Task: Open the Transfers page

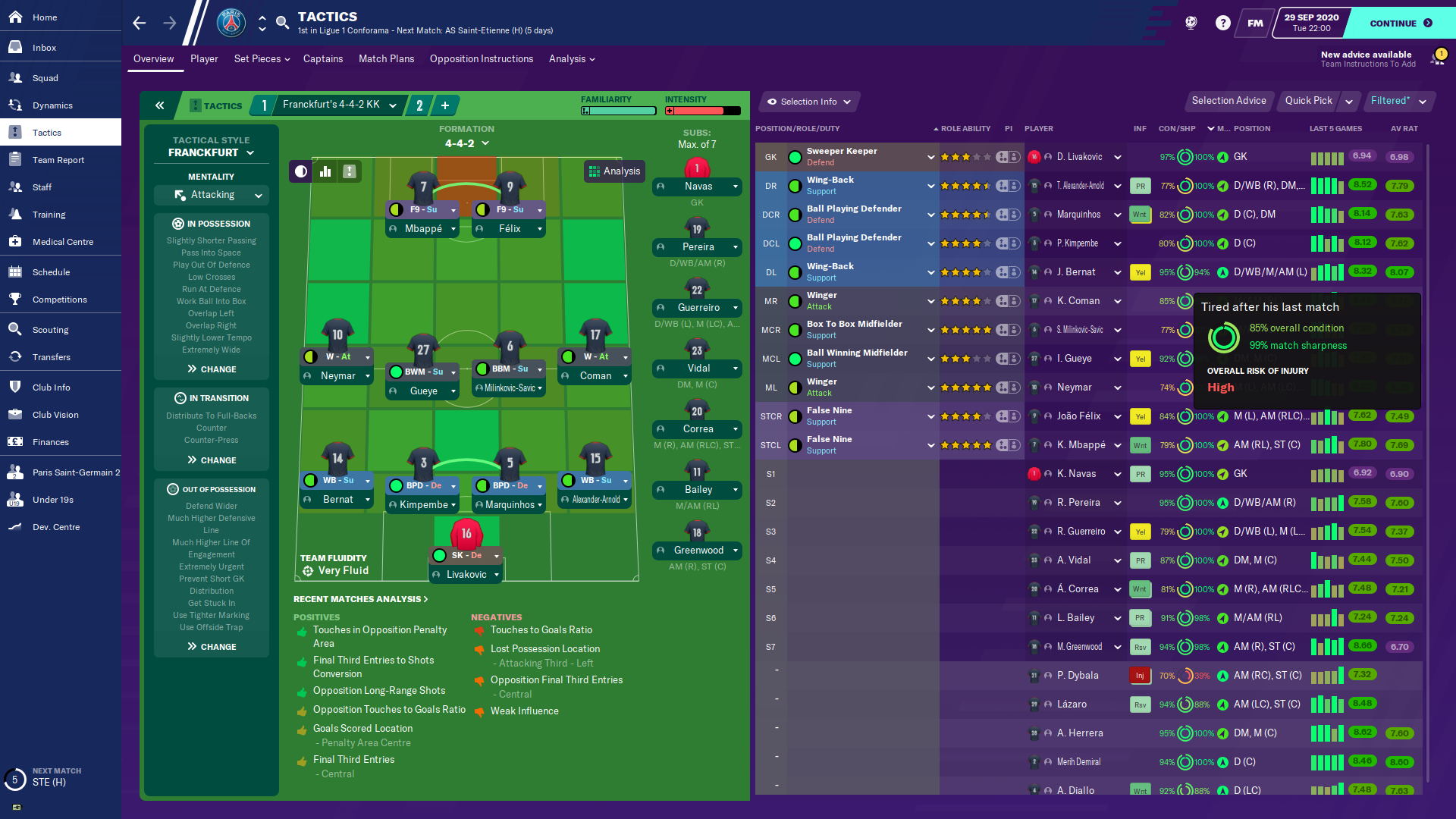Action: 51,357
